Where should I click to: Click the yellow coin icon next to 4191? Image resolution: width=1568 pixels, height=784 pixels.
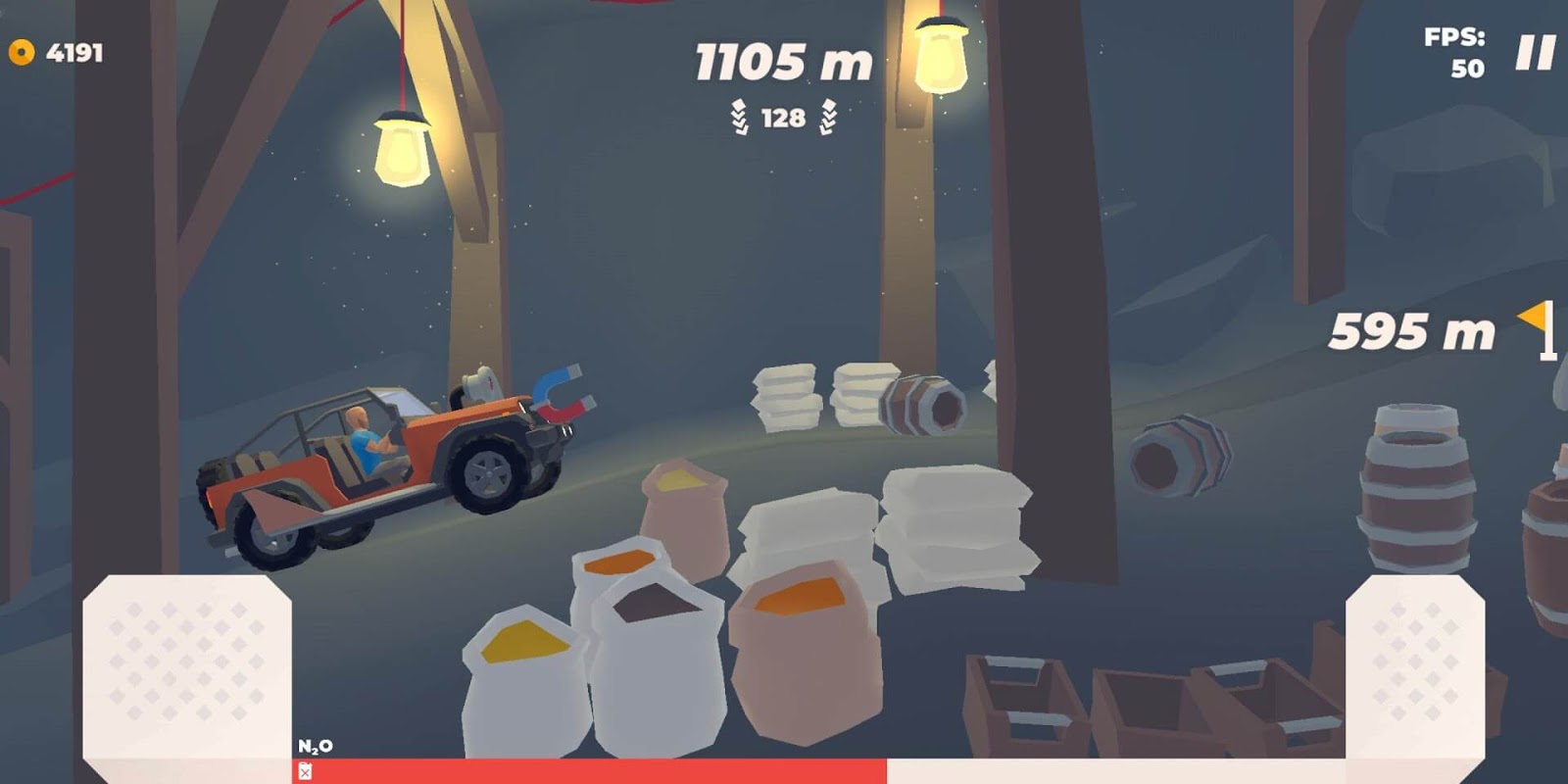pos(20,54)
